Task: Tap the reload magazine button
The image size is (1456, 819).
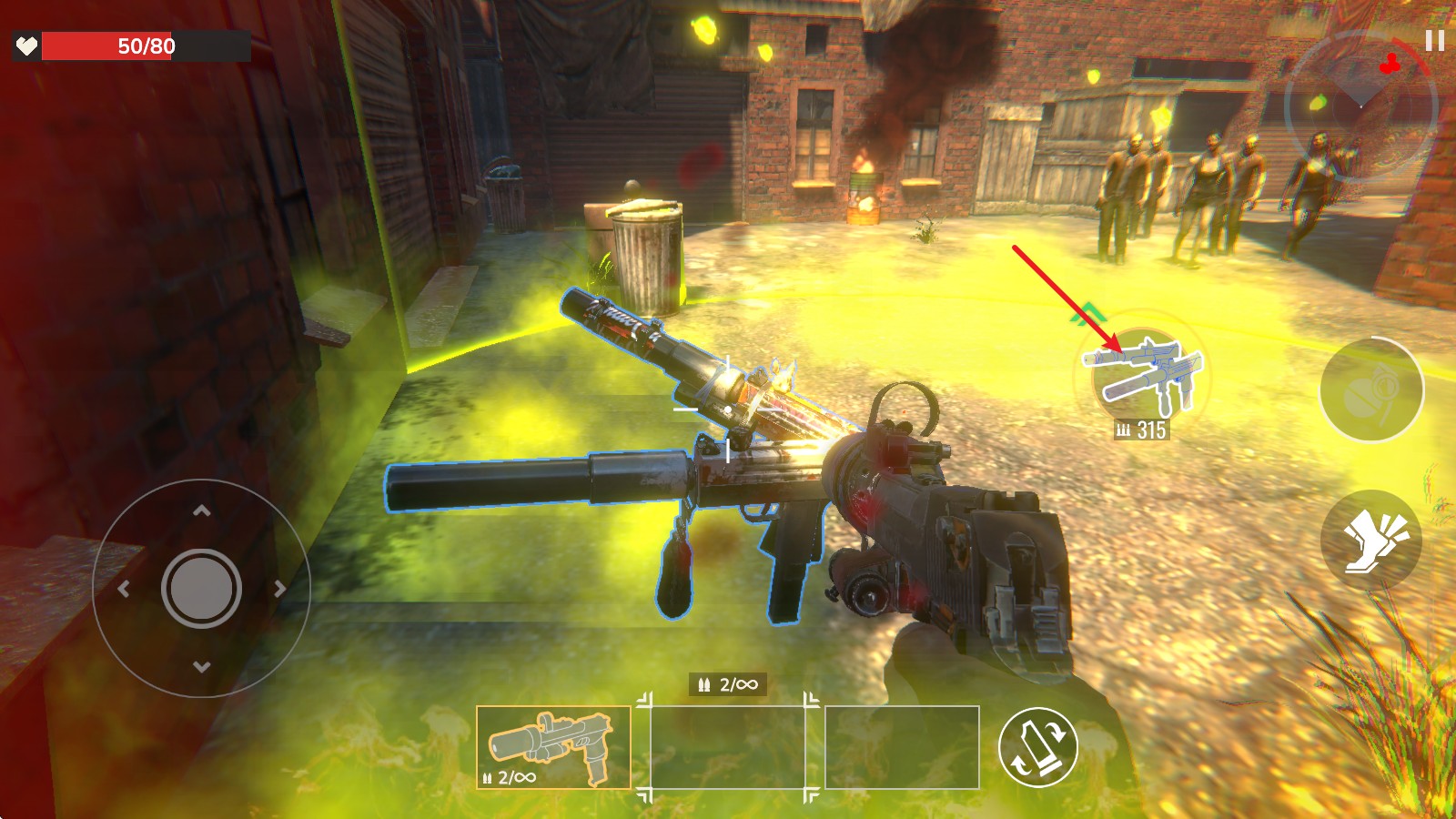Action: click(x=1037, y=747)
